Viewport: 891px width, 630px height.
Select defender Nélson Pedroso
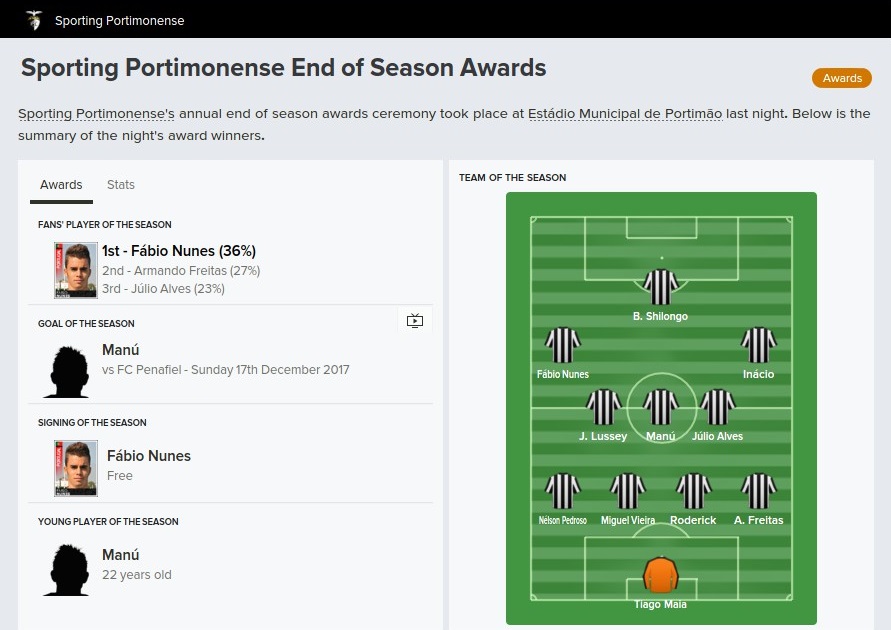[562, 492]
